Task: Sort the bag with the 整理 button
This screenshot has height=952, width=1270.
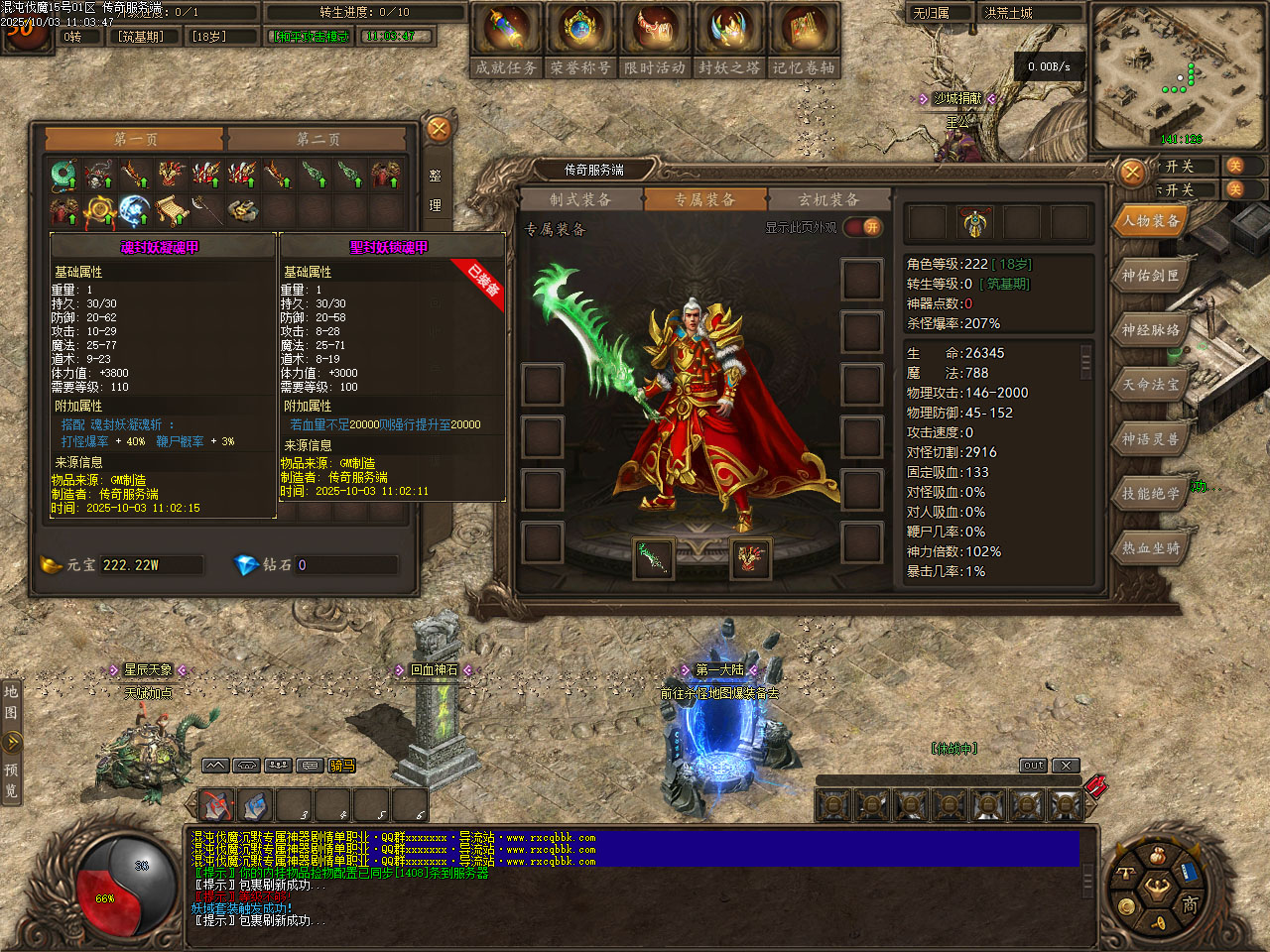Action: click(435, 189)
